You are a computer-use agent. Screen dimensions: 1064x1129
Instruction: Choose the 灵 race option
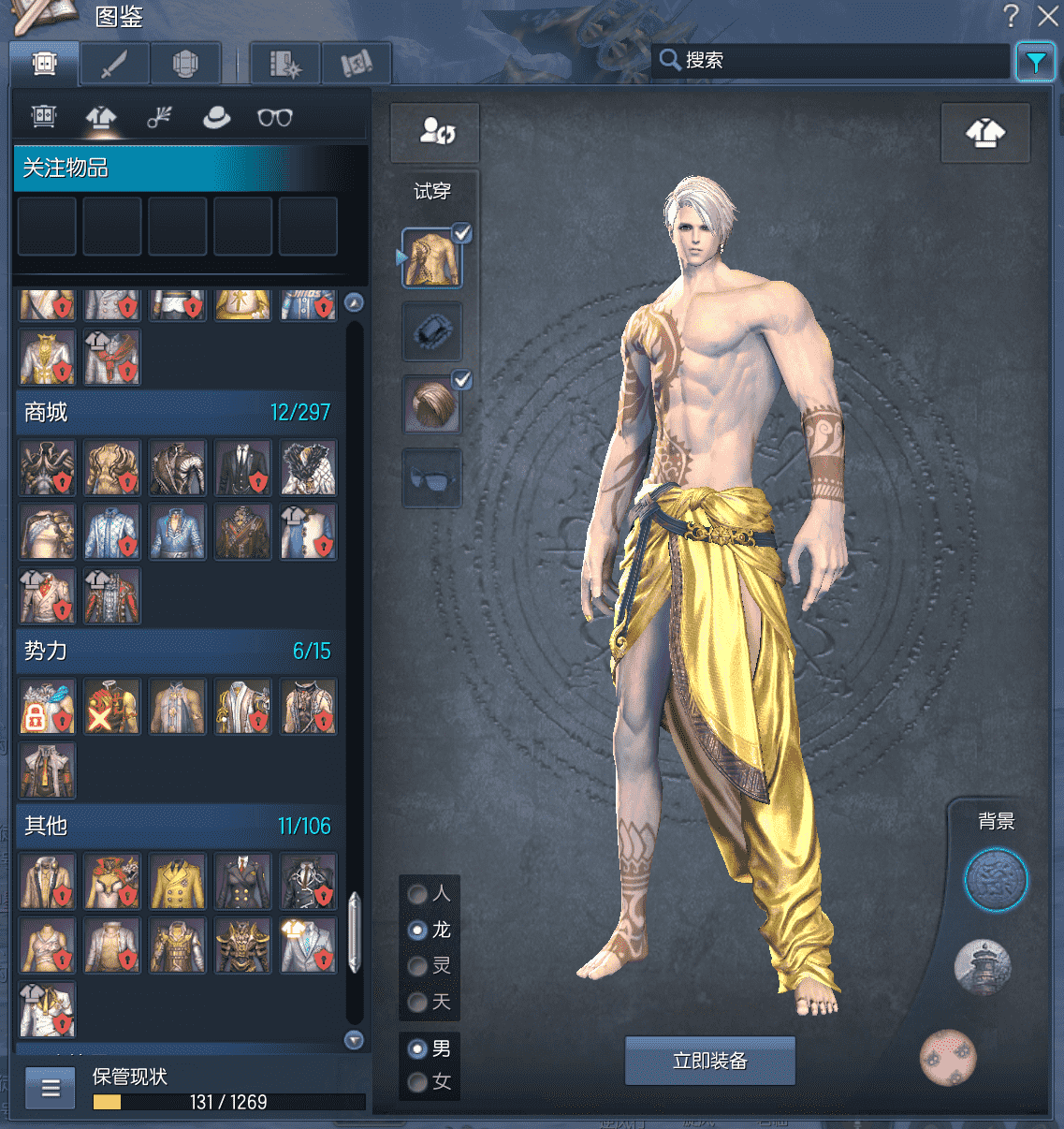coord(418,965)
